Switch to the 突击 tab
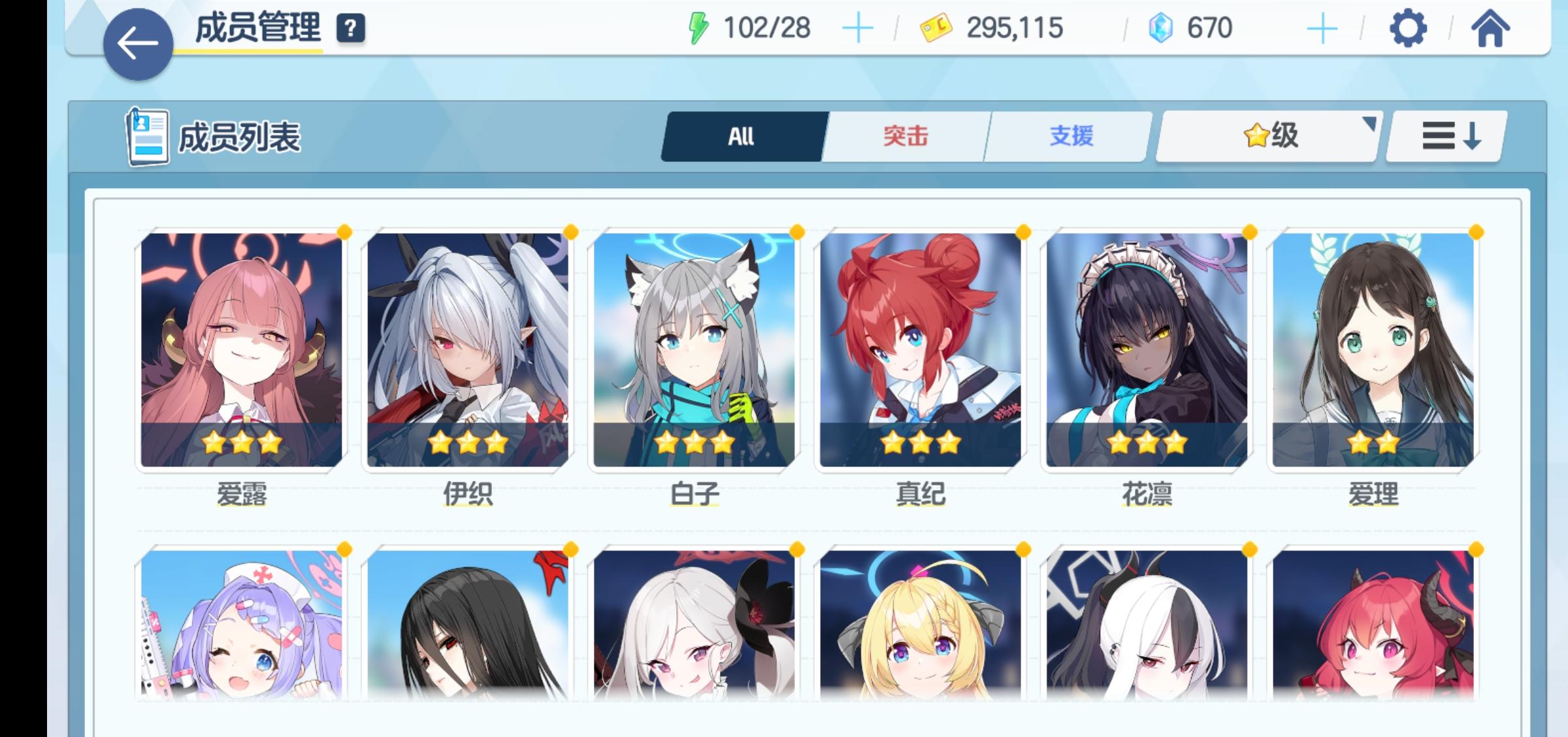Image resolution: width=1568 pixels, height=737 pixels. coord(906,136)
